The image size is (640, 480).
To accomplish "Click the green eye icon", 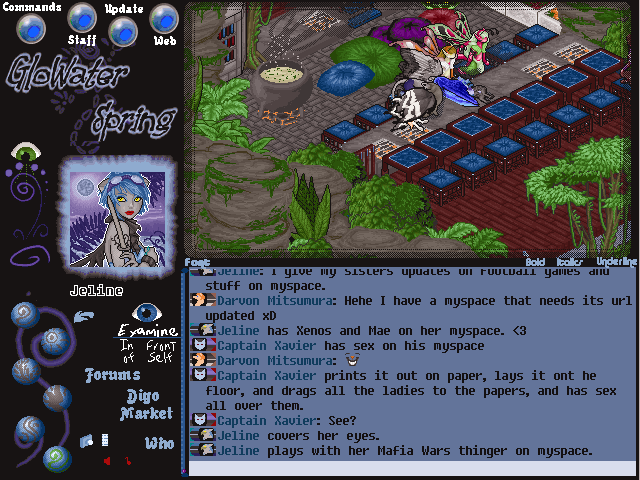I will pyautogui.click(x=24, y=153).
